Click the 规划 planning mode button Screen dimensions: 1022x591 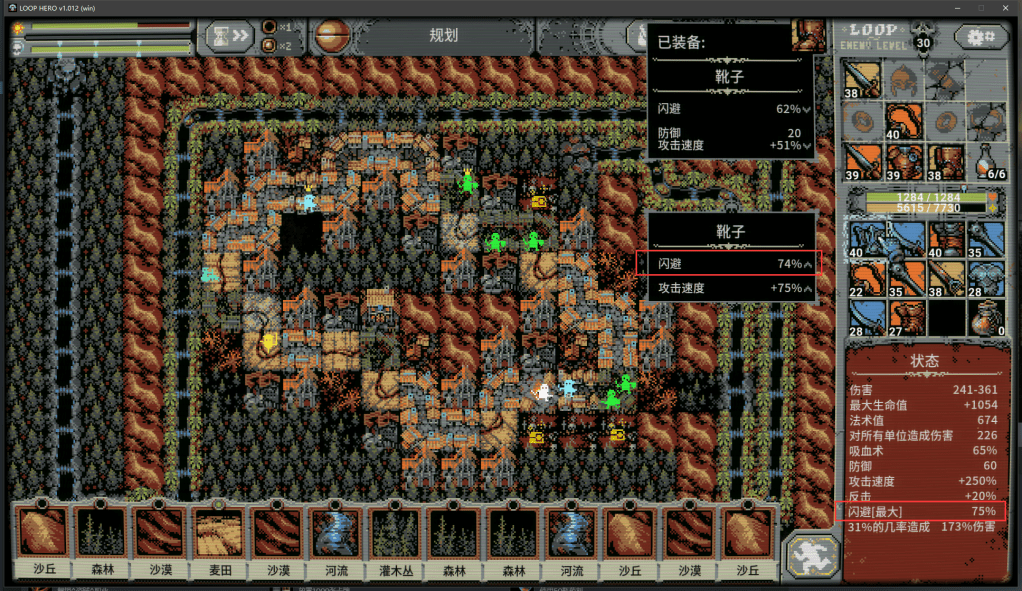[443, 36]
